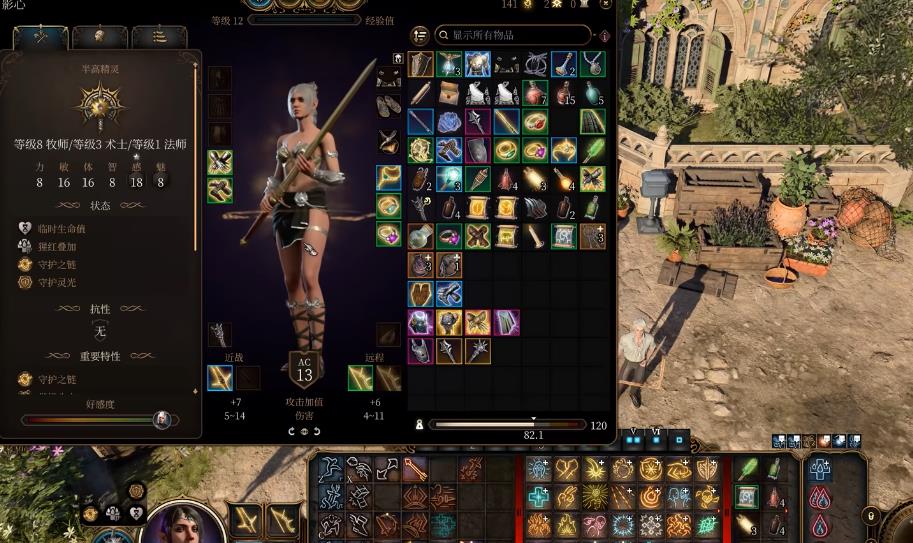Select the green feather hotbar item
The width and height of the screenshot is (913, 543).
pyautogui.click(x=747, y=470)
